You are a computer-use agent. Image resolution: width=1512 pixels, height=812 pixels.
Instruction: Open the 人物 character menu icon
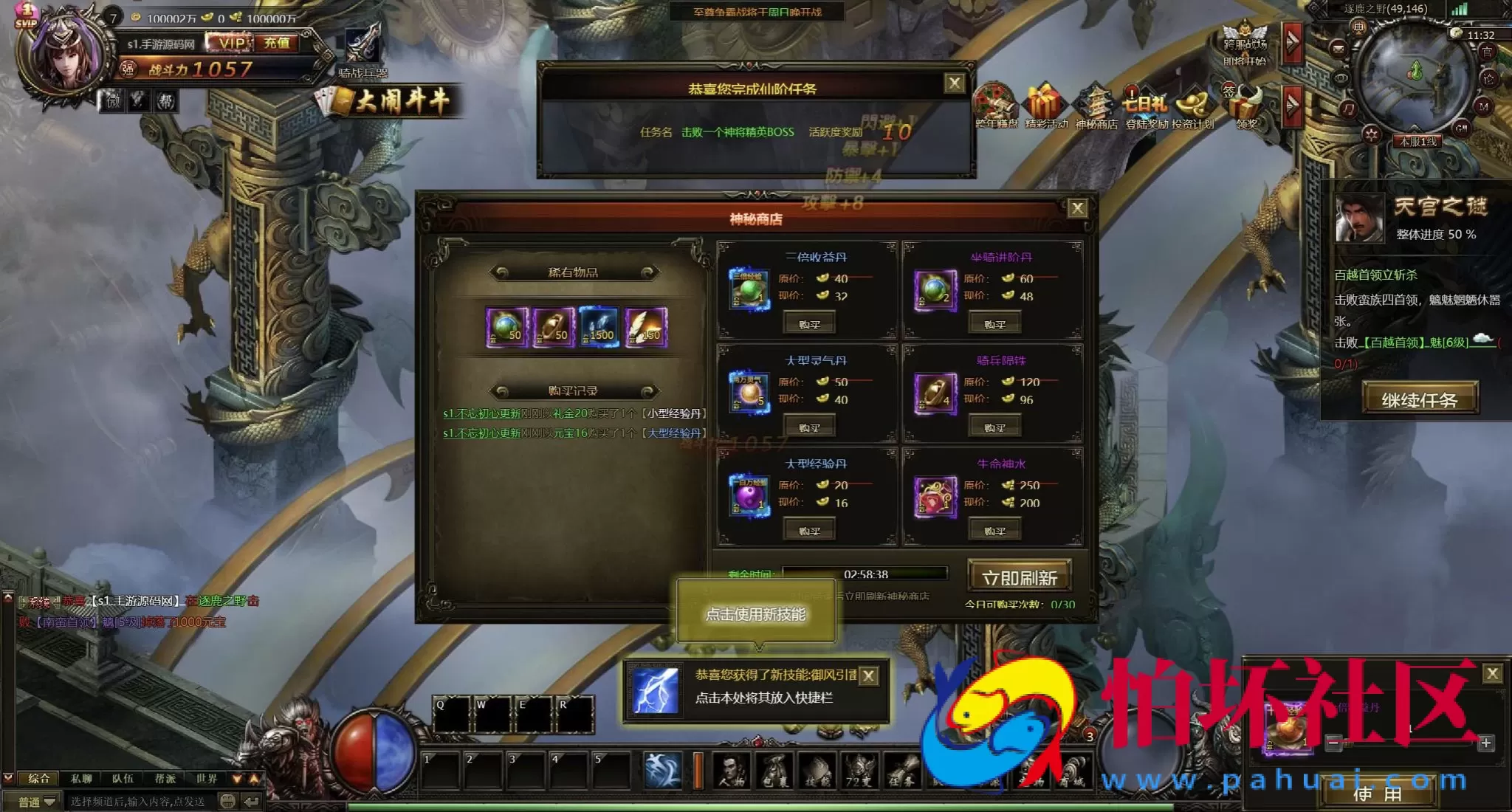732,771
